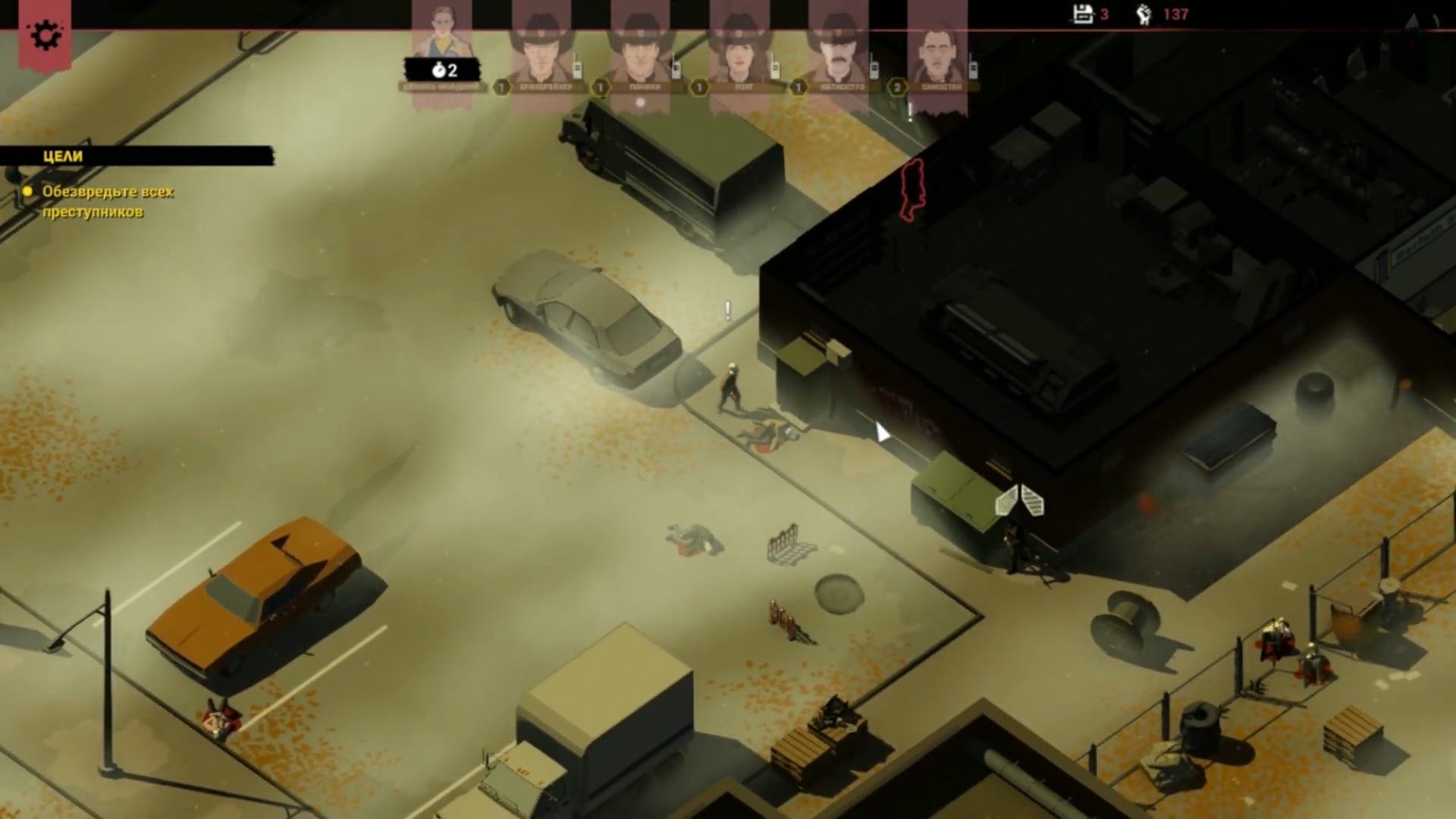1456x819 pixels.
Task: Choose the officer portrait labeled Панини
Action: 639,47
